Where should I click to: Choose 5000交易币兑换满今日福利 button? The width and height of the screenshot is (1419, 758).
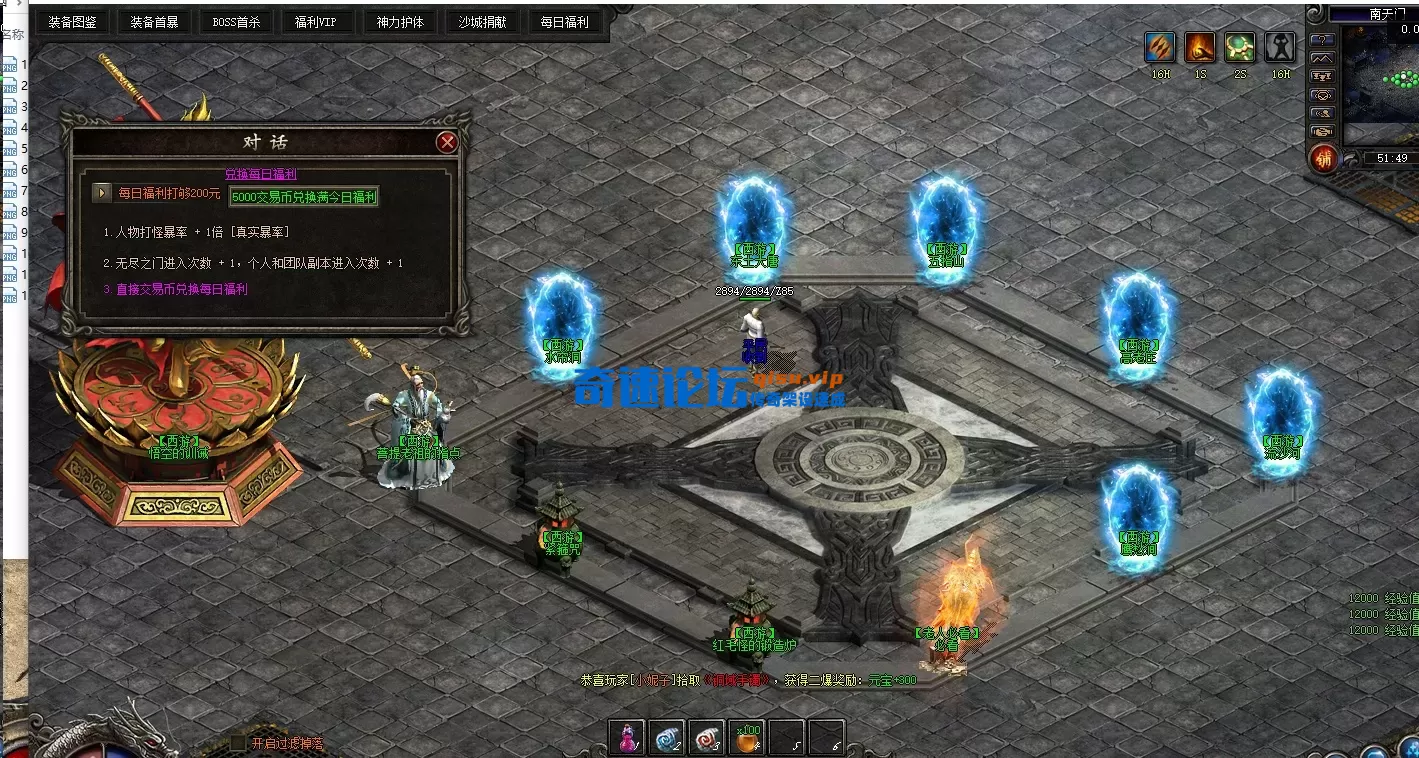tap(304, 197)
